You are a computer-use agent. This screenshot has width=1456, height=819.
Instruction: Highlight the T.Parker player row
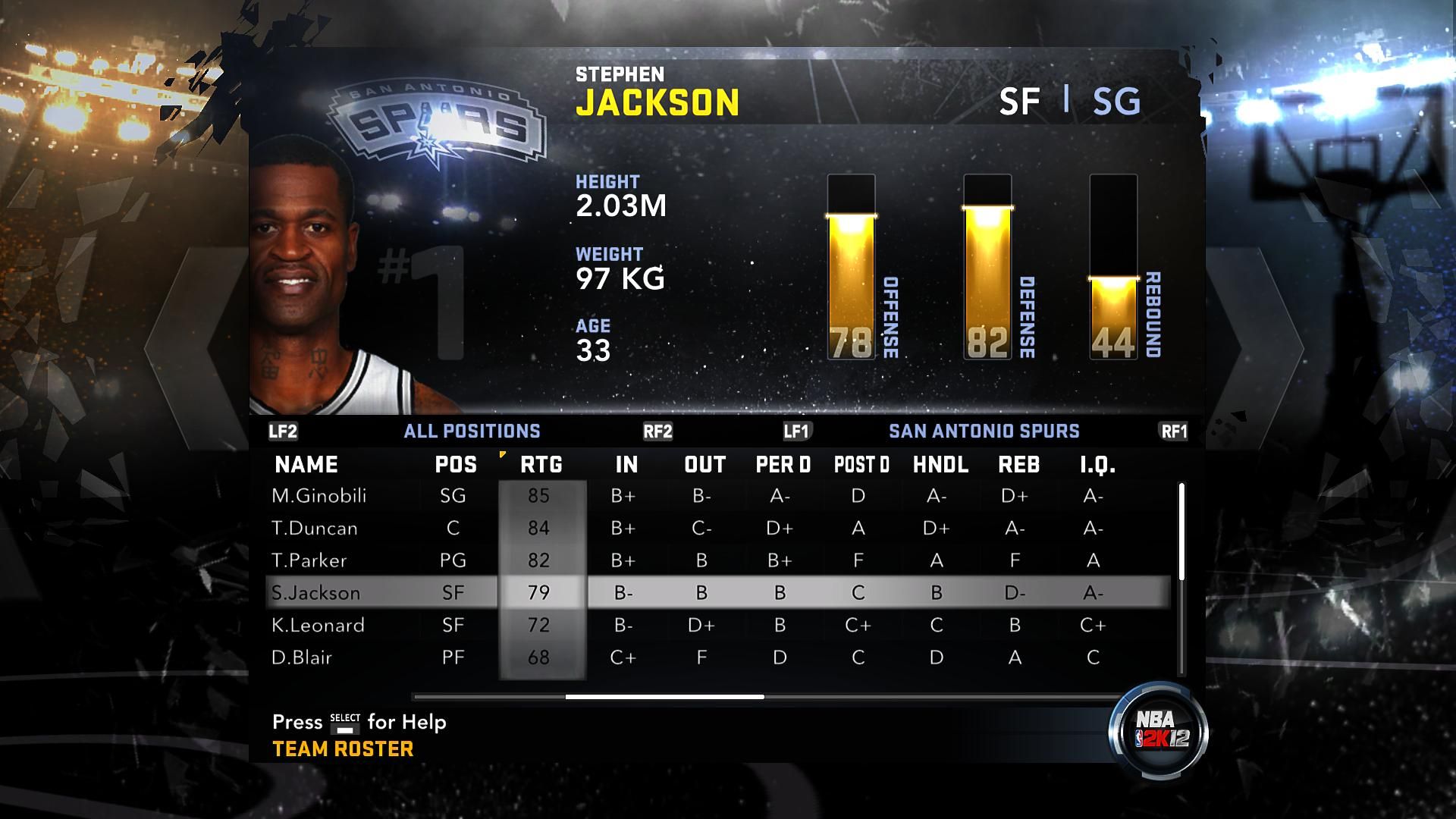(309, 560)
